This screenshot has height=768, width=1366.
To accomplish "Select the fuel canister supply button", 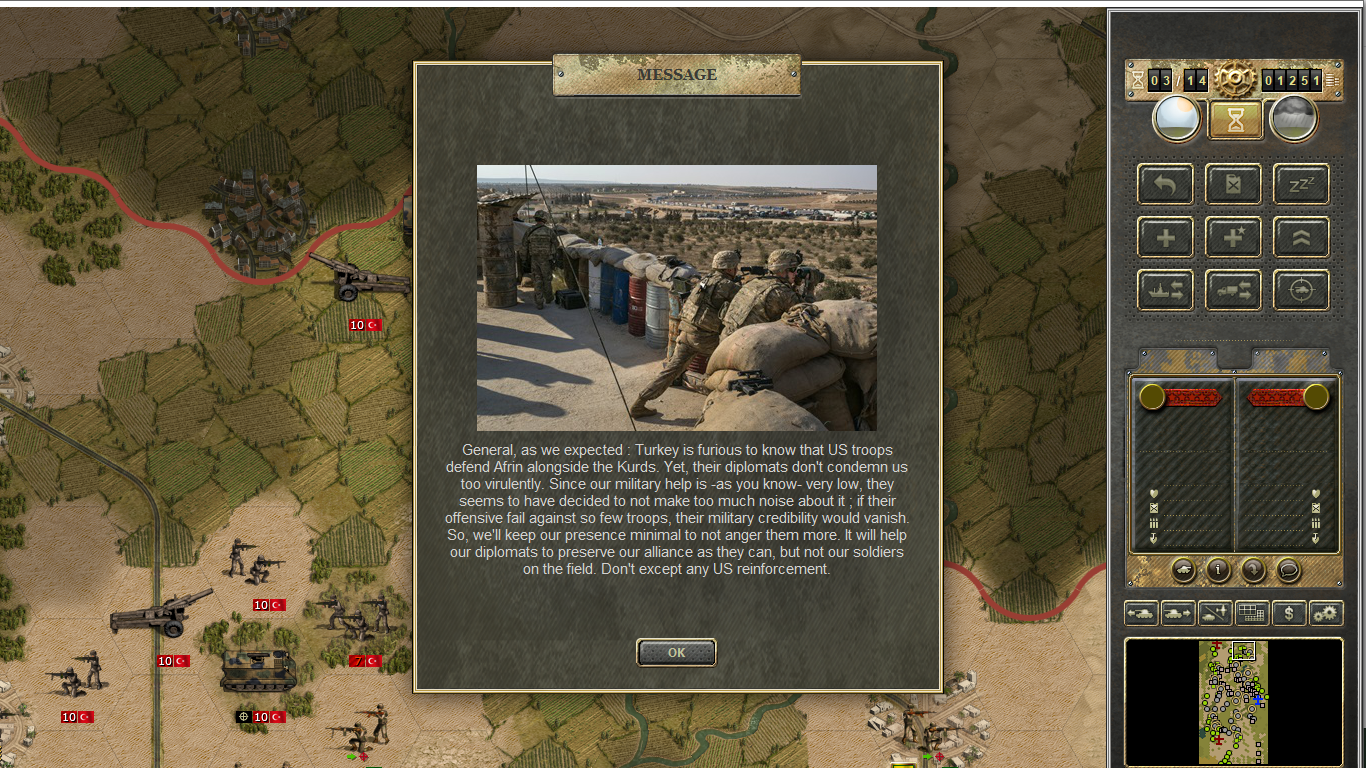I will pyautogui.click(x=1233, y=184).
